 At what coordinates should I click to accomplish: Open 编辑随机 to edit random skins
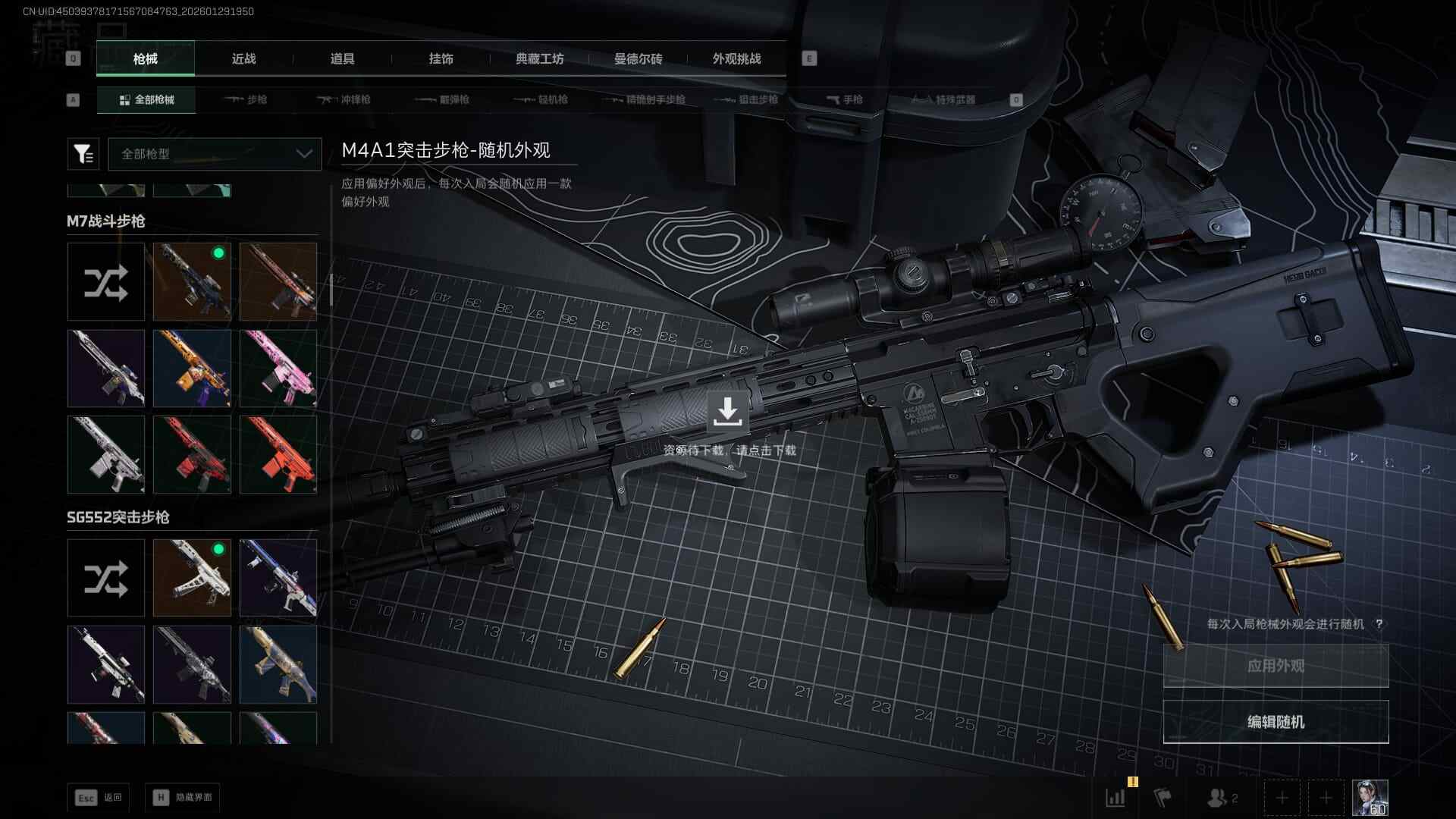coord(1276,722)
